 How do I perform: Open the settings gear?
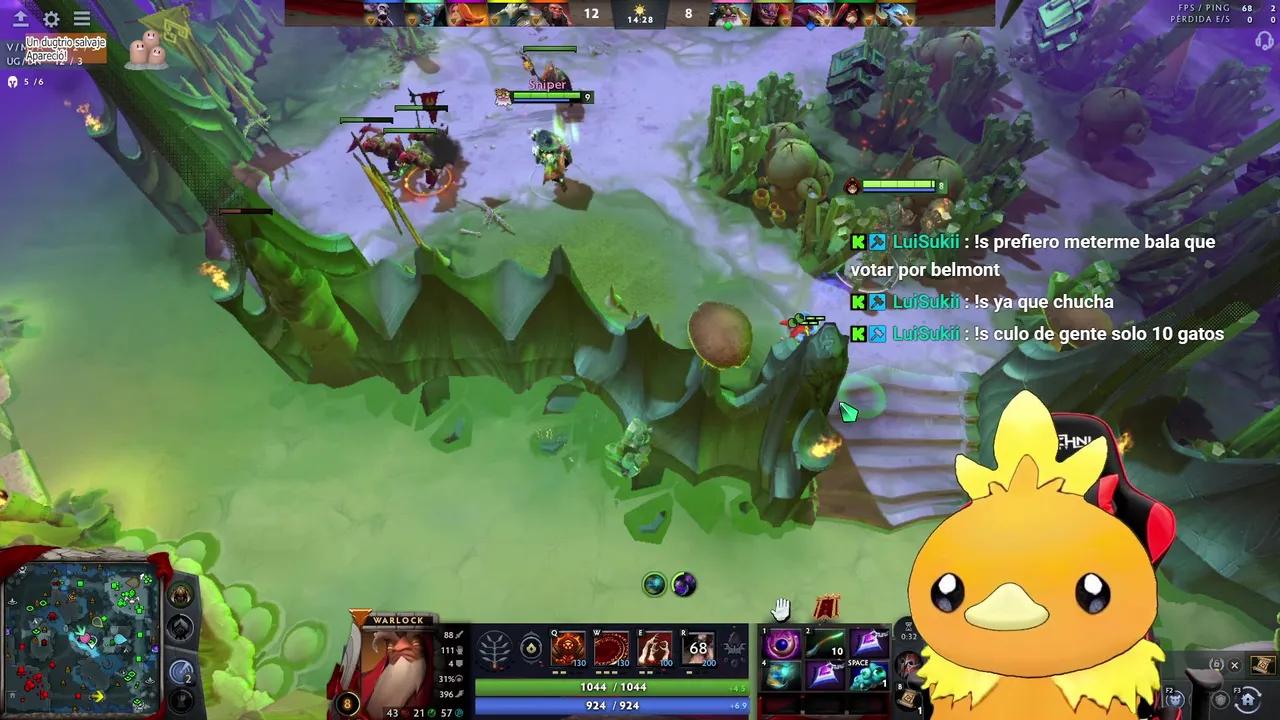[50, 18]
